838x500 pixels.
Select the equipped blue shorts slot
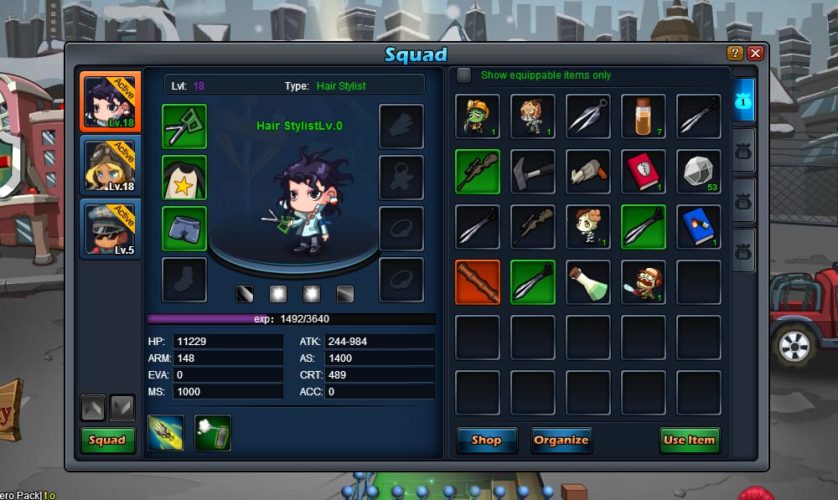[x=184, y=228]
